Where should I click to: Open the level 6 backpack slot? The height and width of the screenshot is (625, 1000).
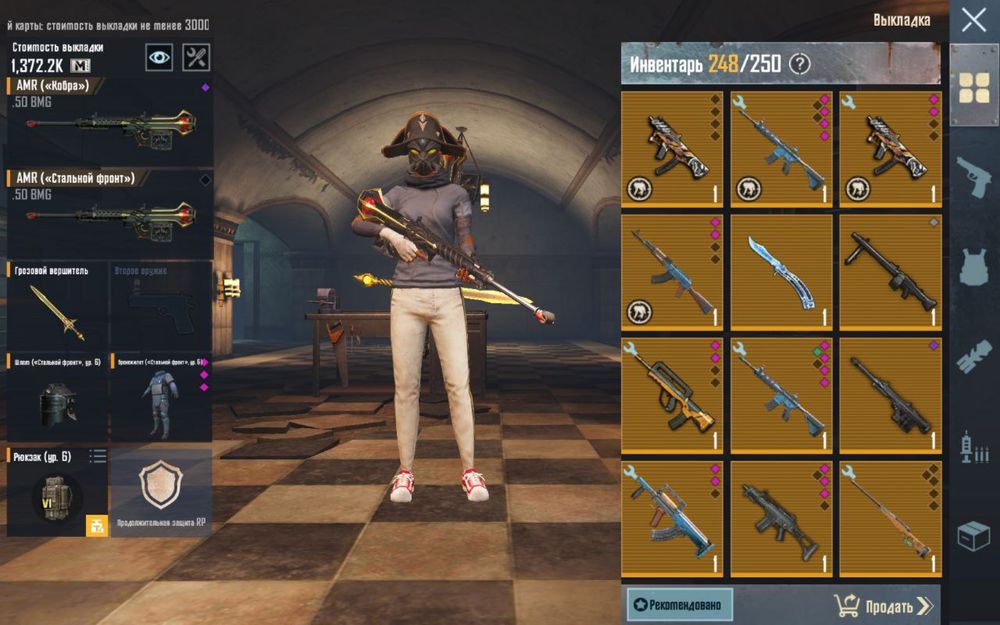57,492
